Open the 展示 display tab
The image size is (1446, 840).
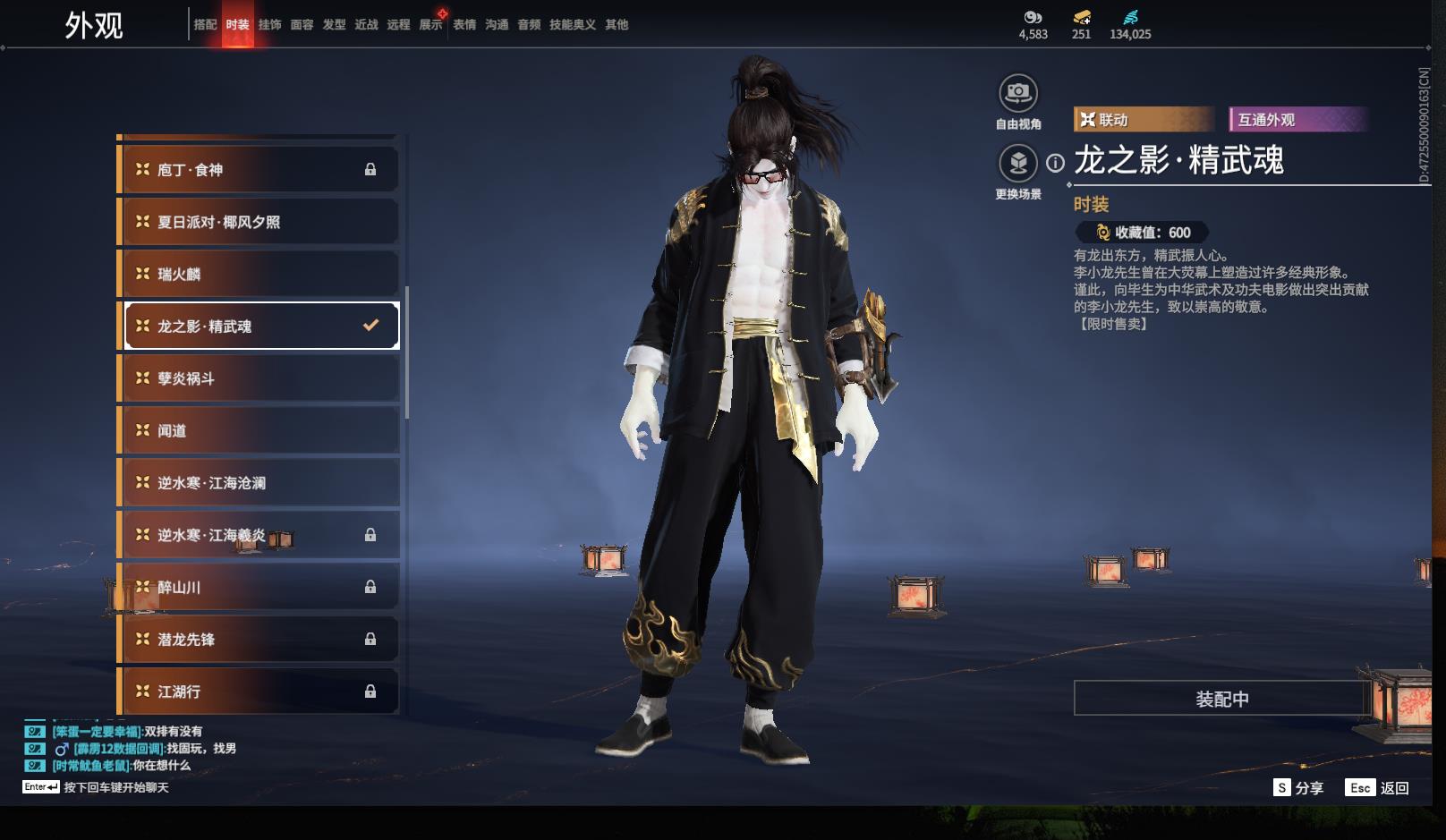[x=430, y=25]
